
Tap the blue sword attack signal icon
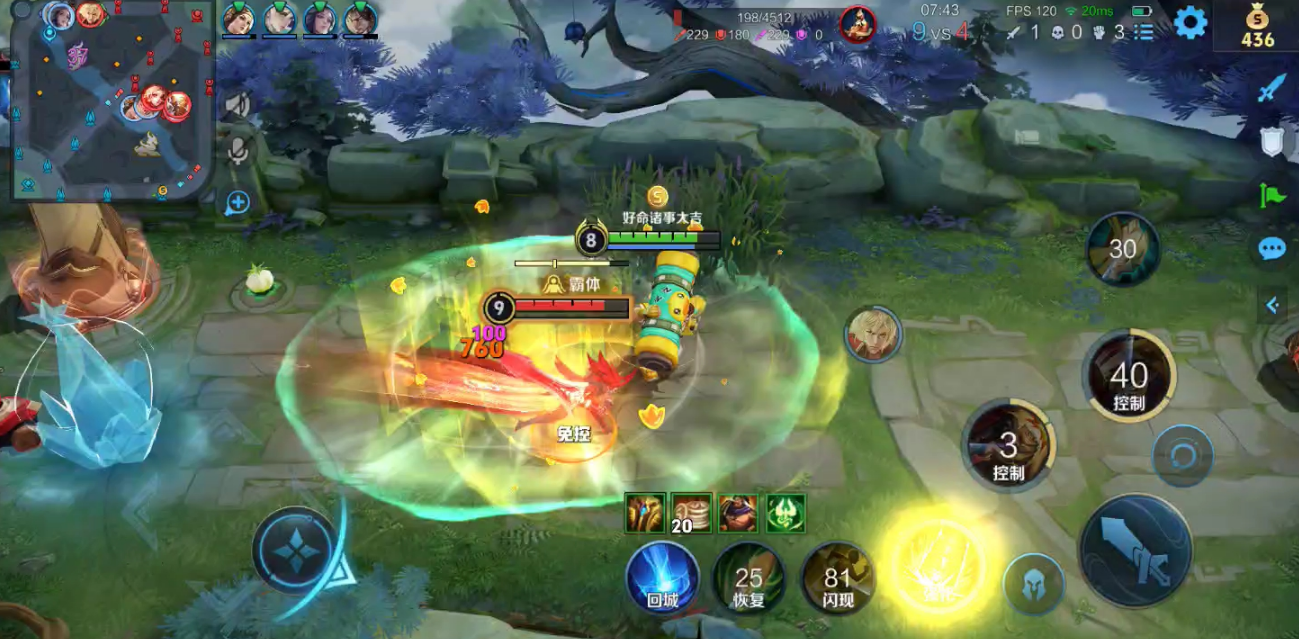(x=1271, y=90)
